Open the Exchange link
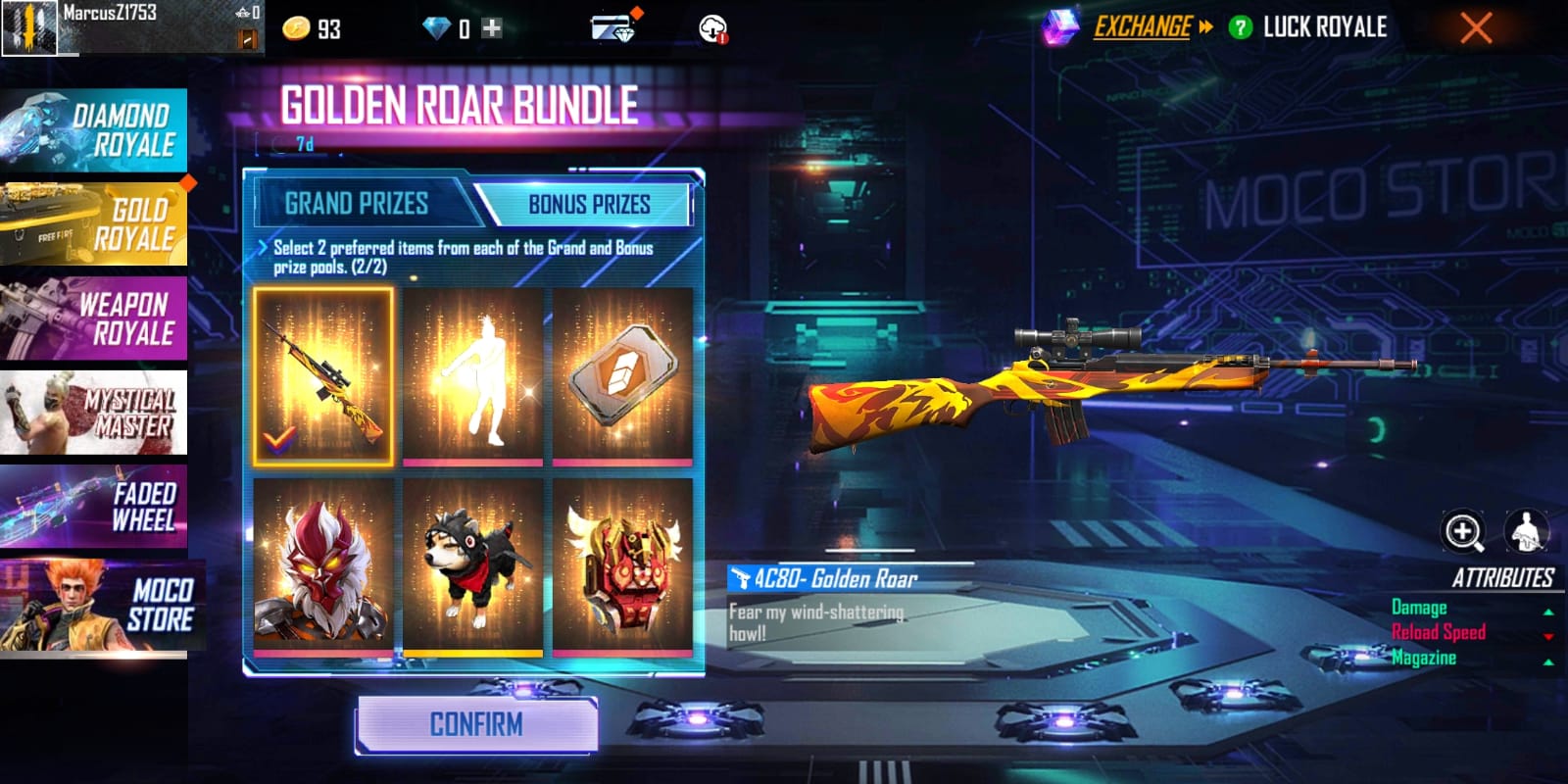This screenshot has width=1568, height=784. 1143,27
